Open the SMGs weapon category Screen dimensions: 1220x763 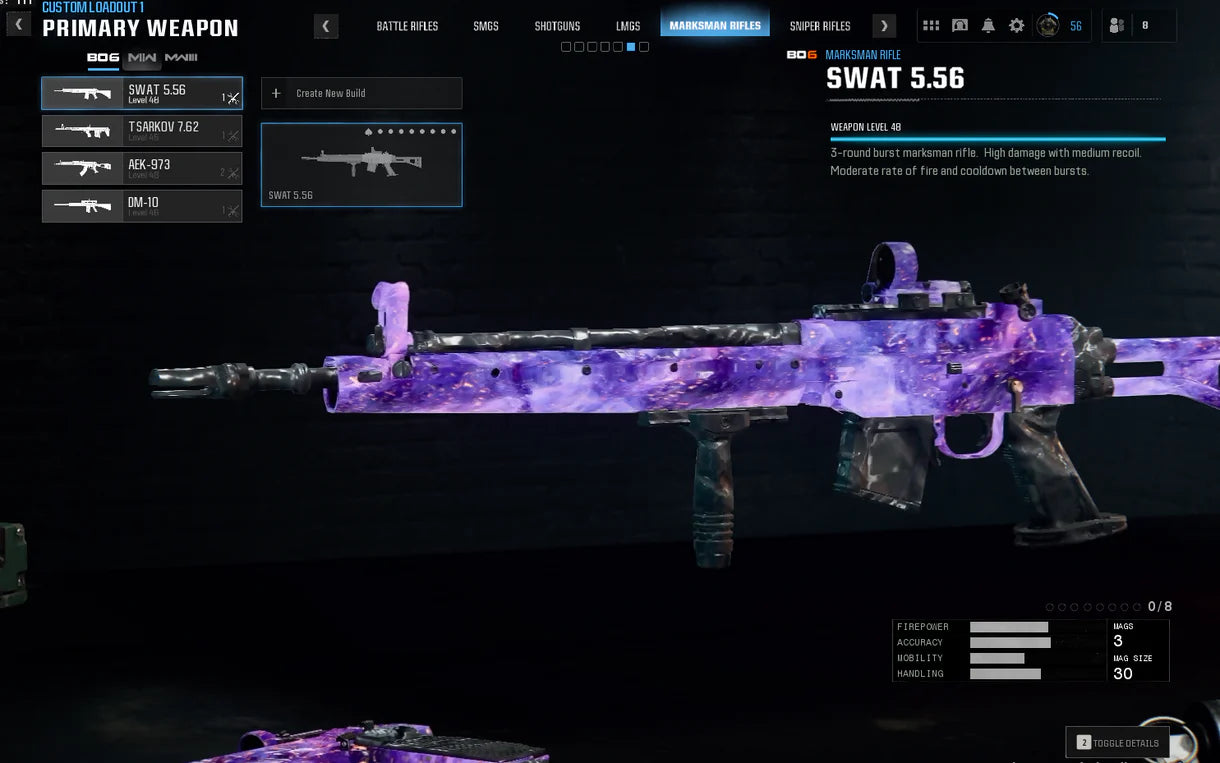point(486,26)
